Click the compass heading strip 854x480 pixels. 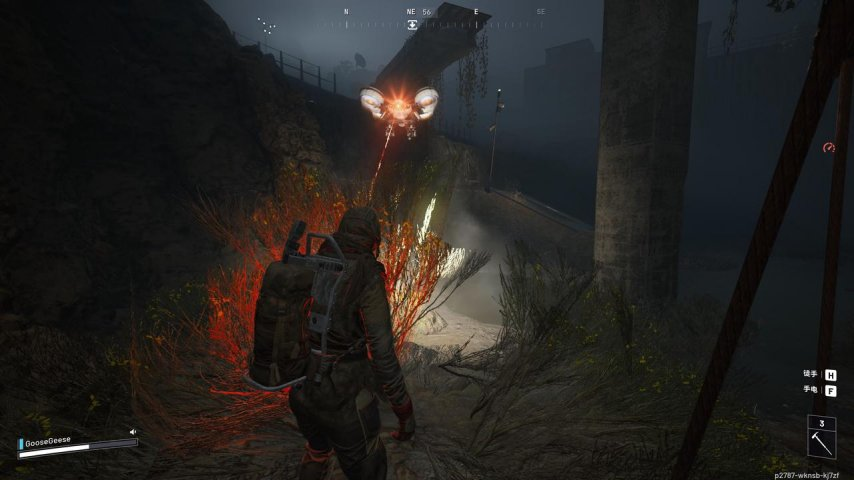[444, 14]
